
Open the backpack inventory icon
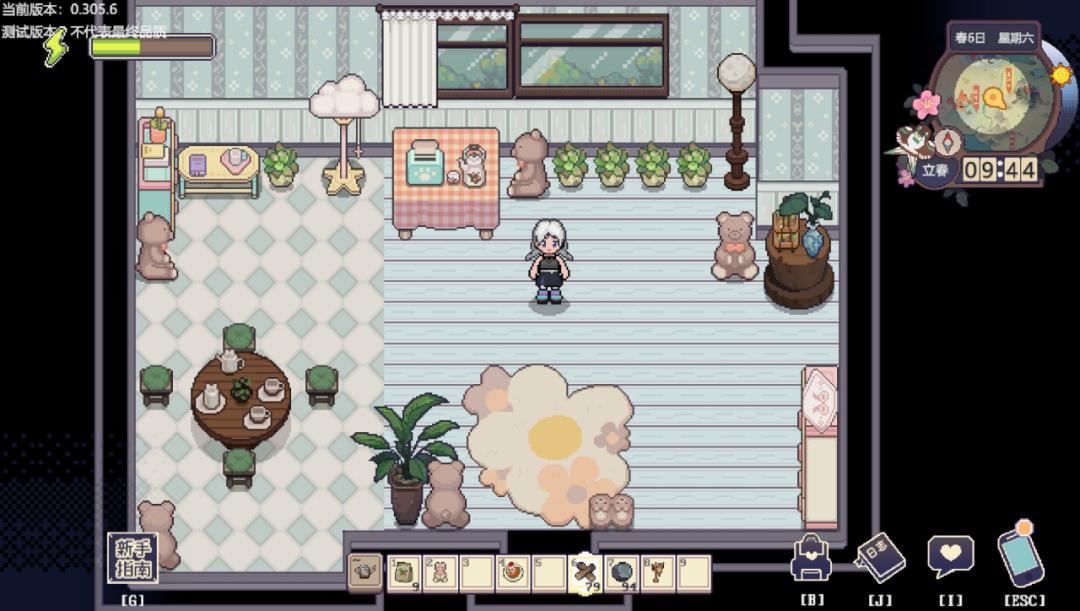coord(812,560)
